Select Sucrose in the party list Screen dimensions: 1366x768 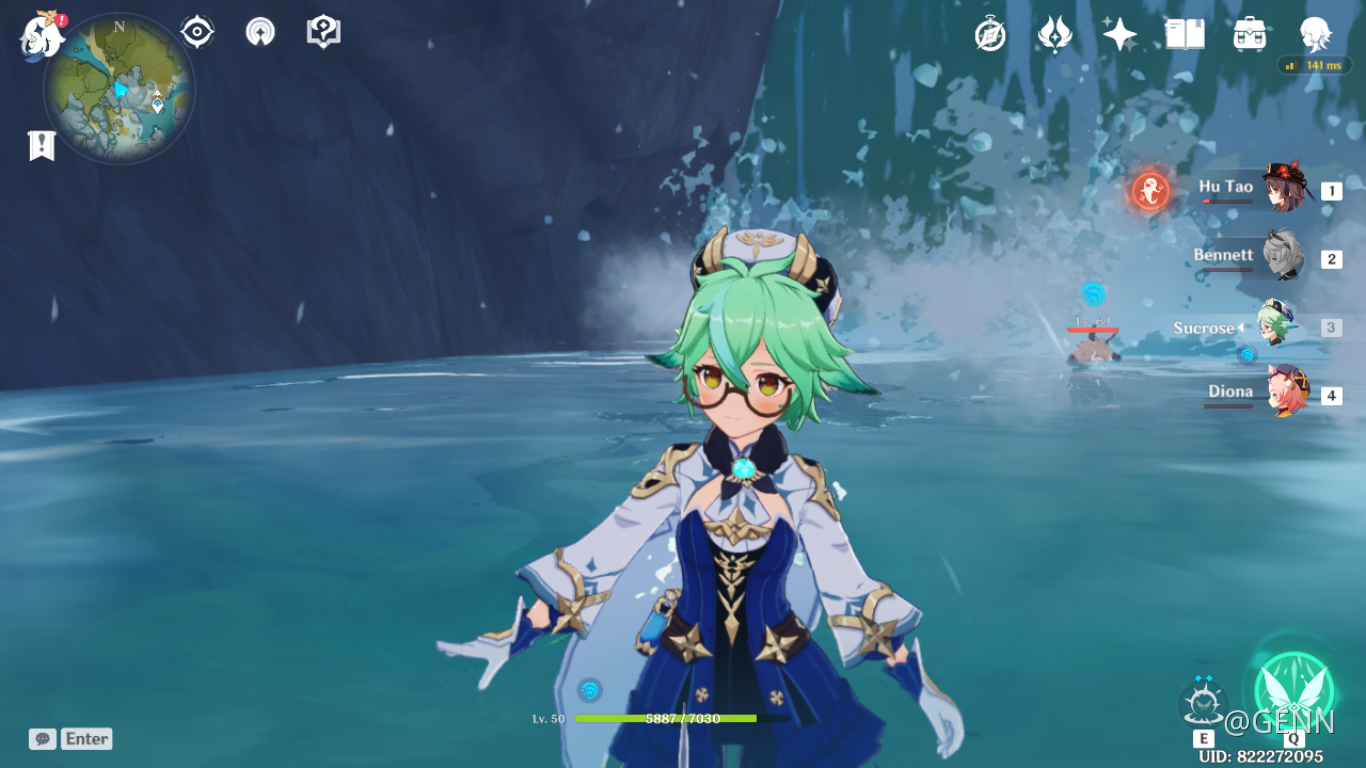click(1274, 326)
